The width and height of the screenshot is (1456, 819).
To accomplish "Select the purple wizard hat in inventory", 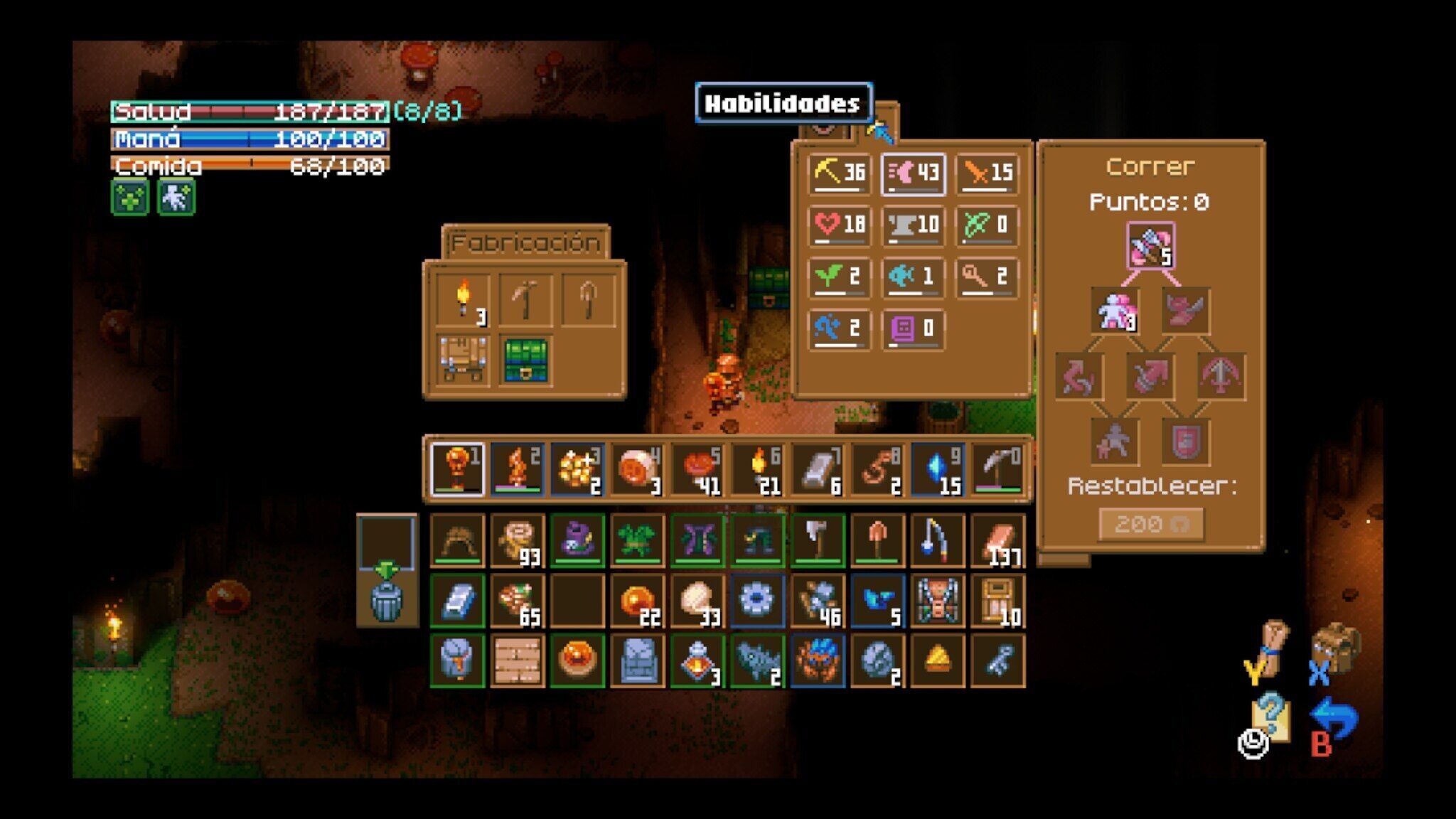I will [577, 541].
